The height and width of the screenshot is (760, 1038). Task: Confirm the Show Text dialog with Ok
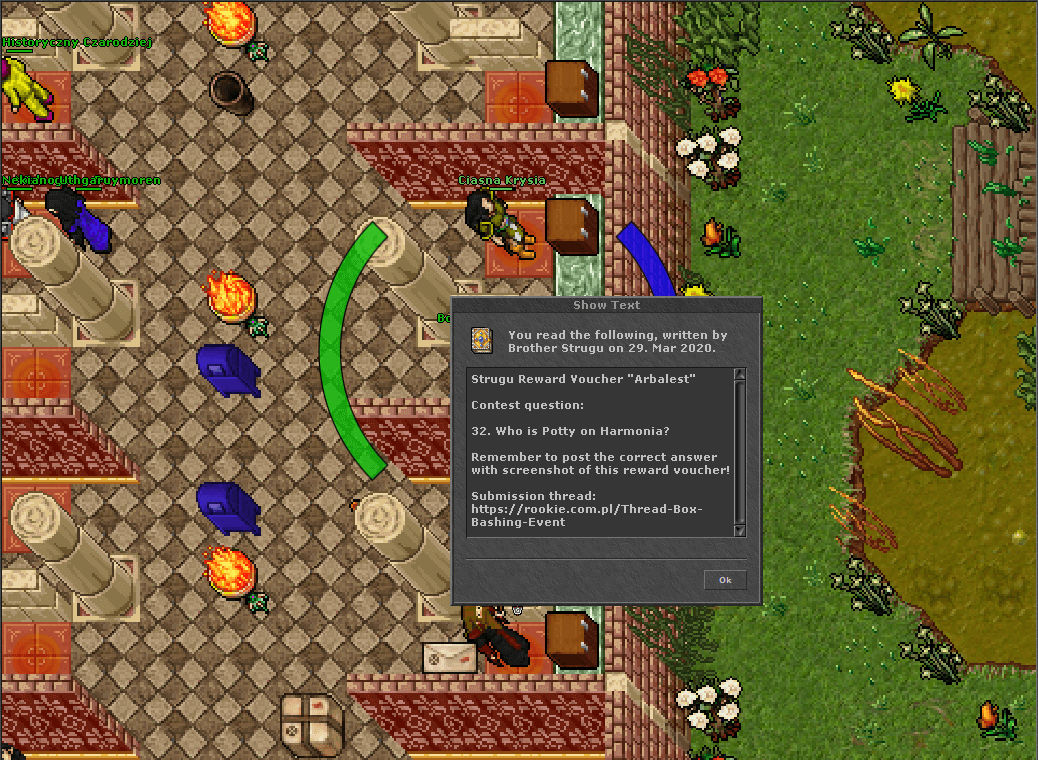click(725, 580)
